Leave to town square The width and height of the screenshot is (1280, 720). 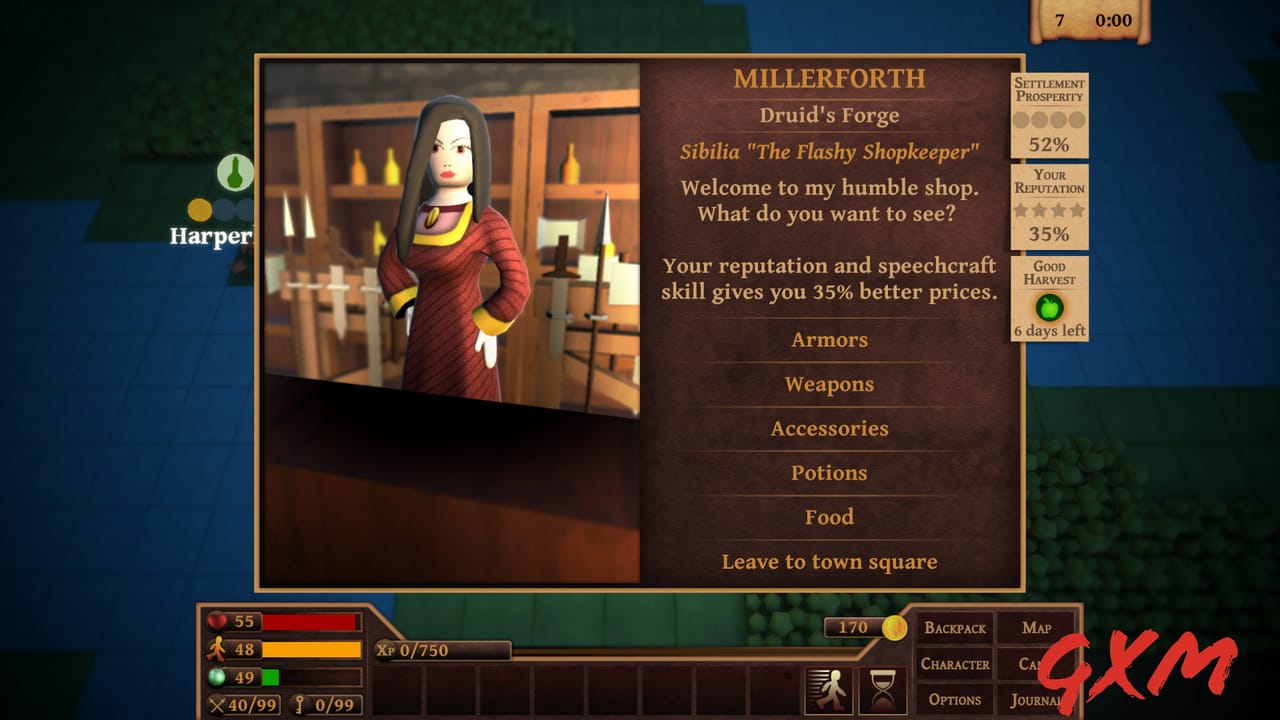point(829,562)
